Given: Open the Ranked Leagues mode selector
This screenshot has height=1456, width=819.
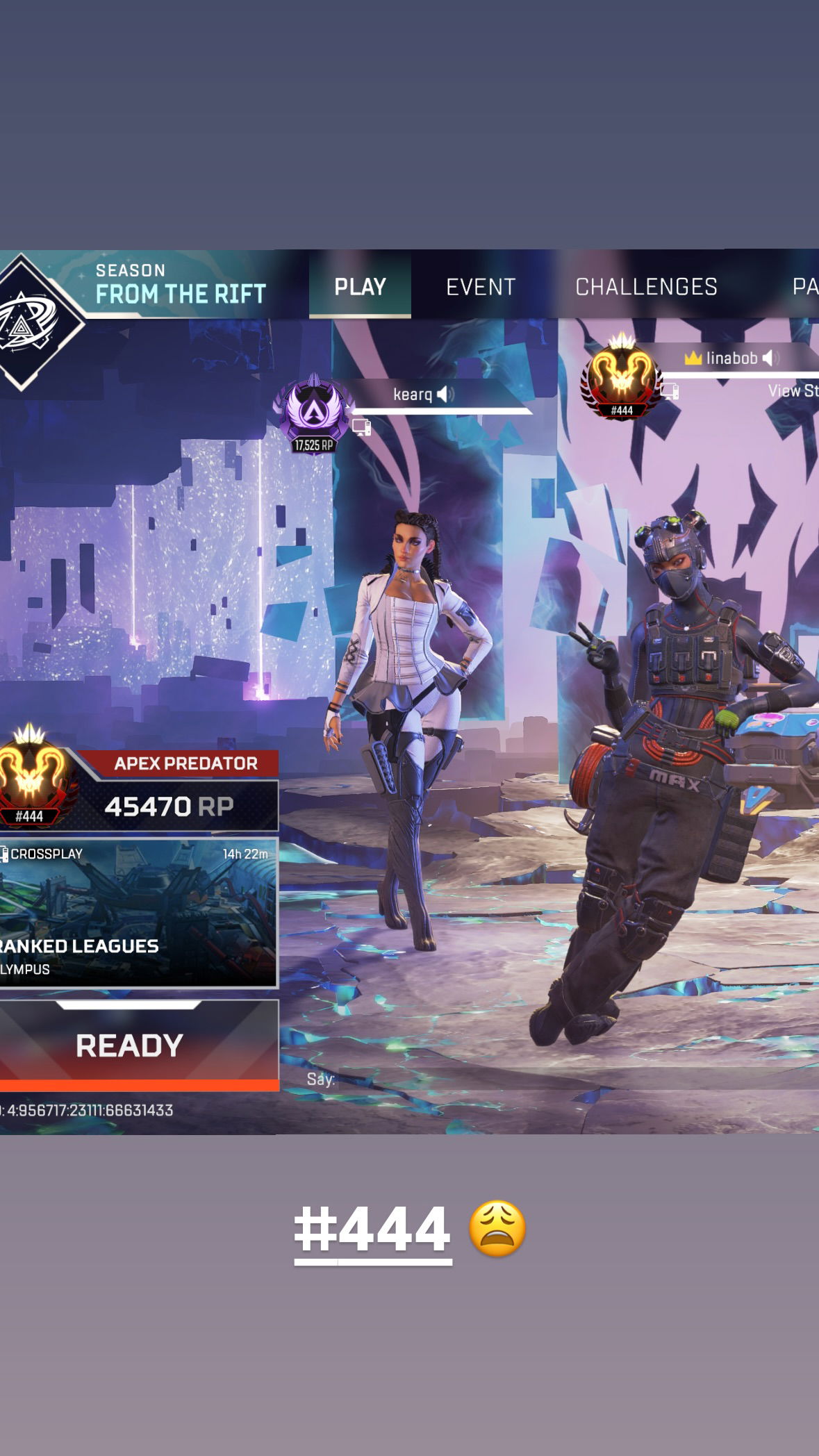Looking at the screenshot, I should (138, 913).
